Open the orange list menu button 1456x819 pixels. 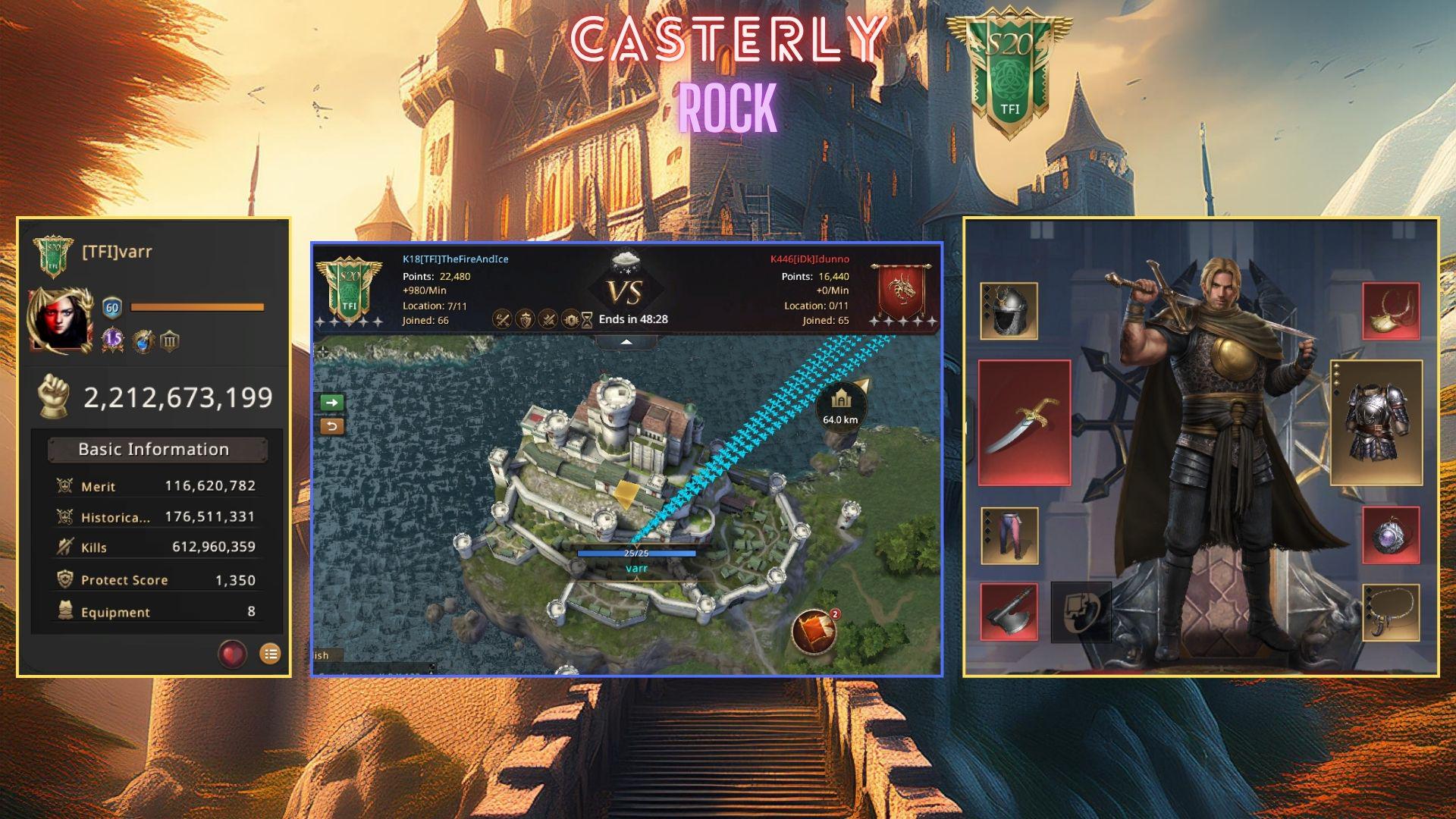tap(270, 653)
